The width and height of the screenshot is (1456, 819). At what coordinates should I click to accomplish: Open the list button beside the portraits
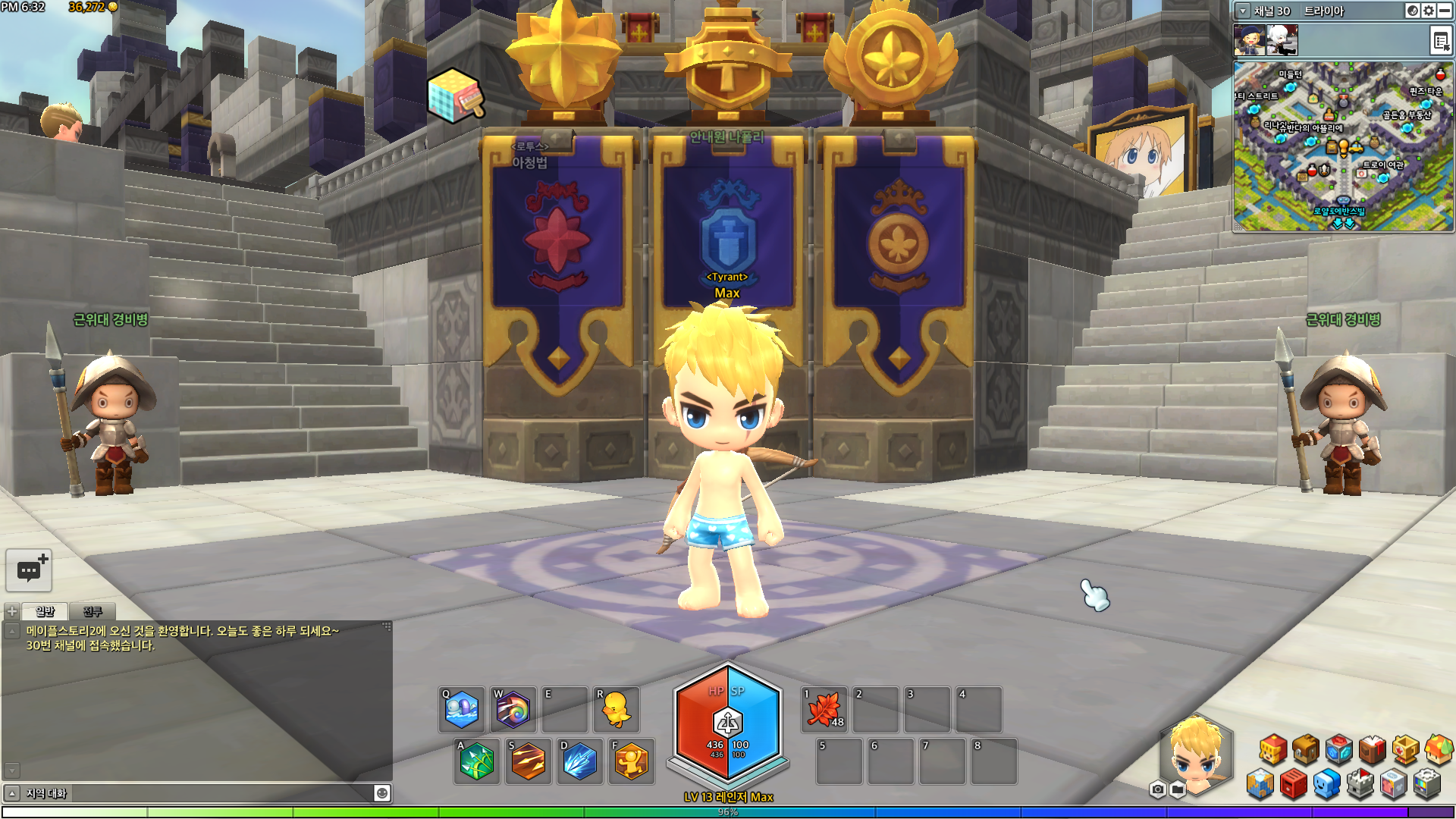1440,41
